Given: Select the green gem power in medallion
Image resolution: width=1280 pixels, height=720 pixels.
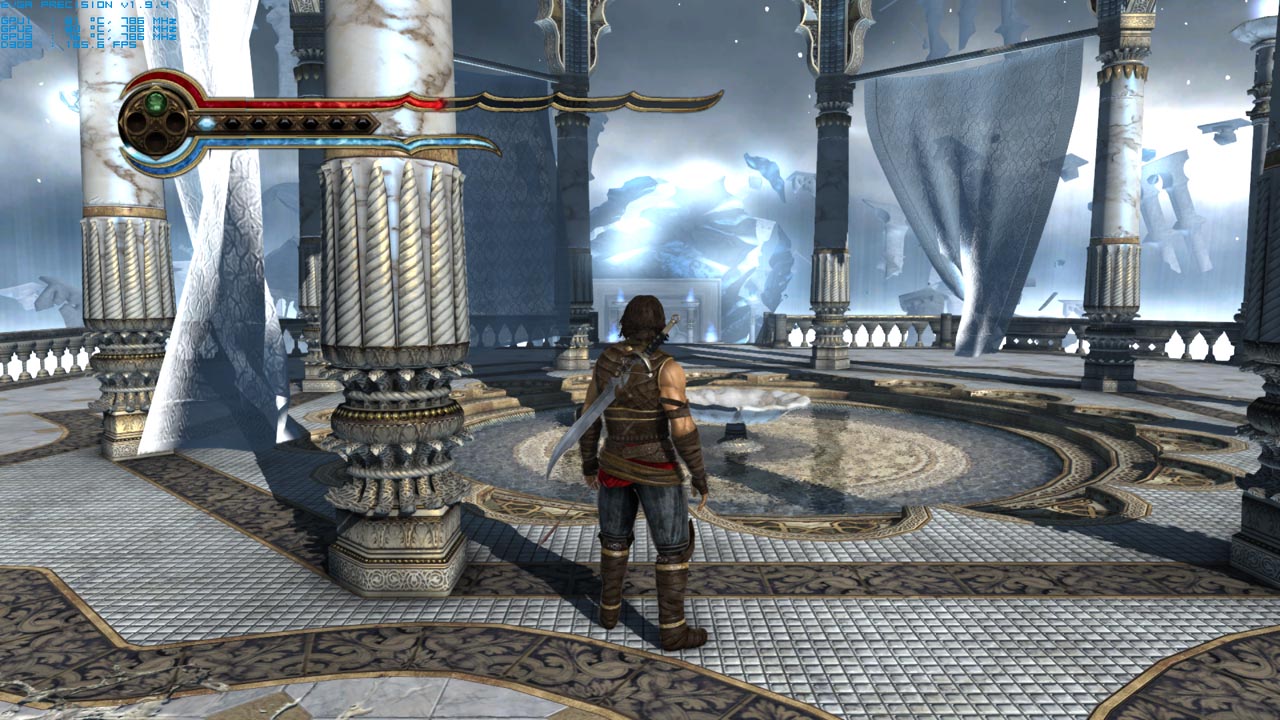Looking at the screenshot, I should (x=155, y=102).
